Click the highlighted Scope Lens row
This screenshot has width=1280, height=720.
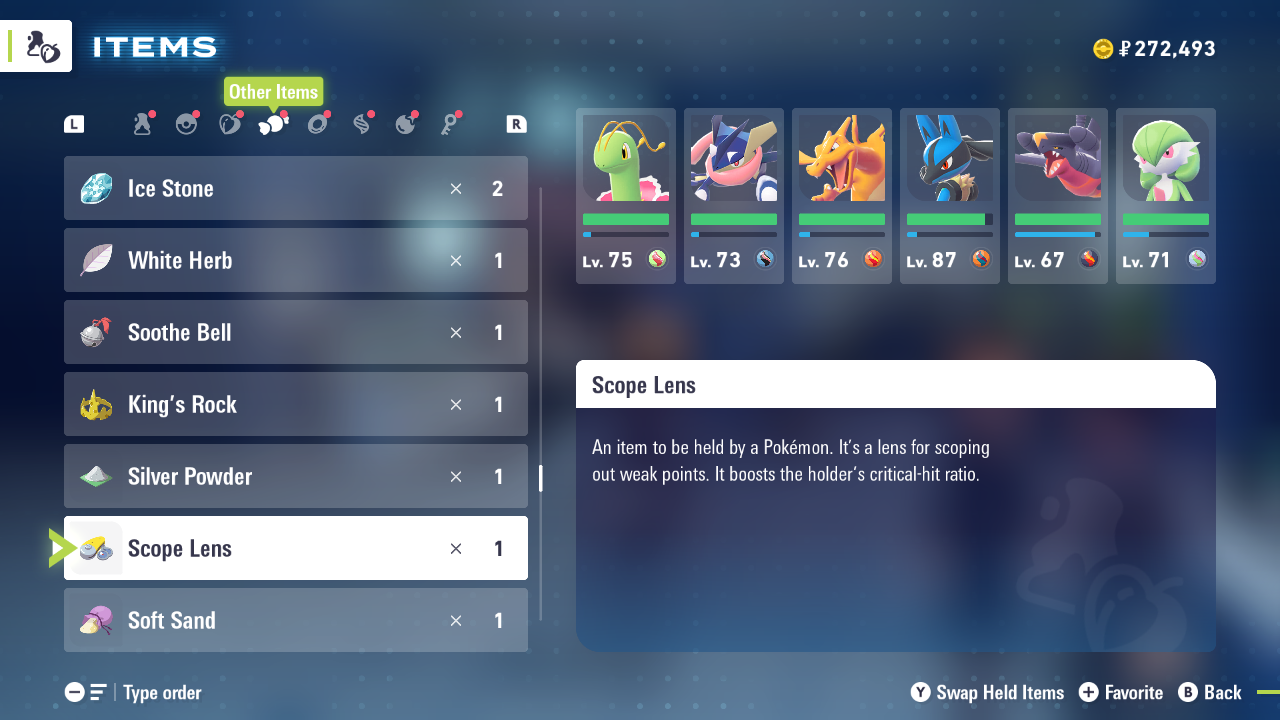click(295, 548)
